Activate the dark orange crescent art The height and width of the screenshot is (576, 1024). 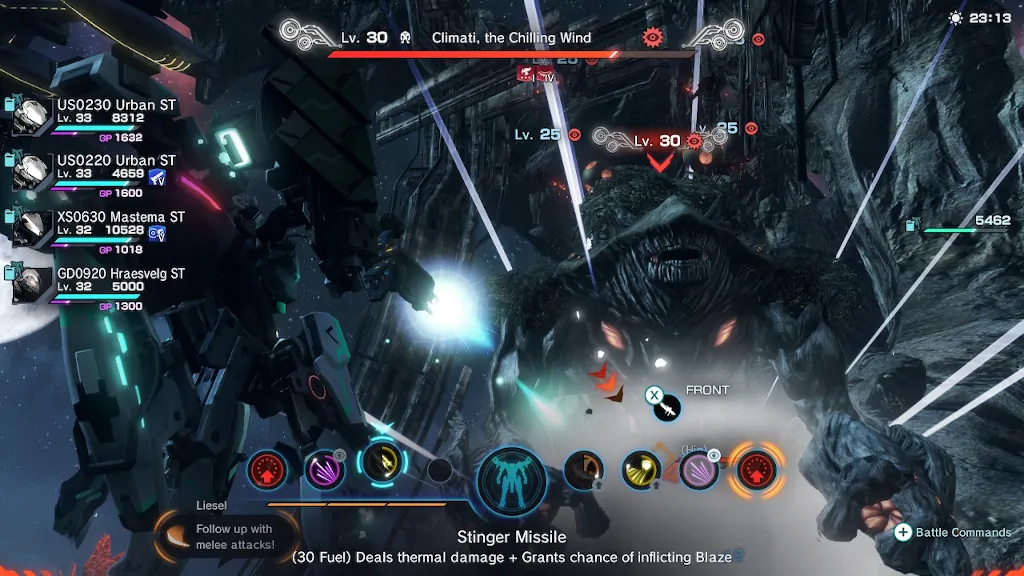point(583,470)
